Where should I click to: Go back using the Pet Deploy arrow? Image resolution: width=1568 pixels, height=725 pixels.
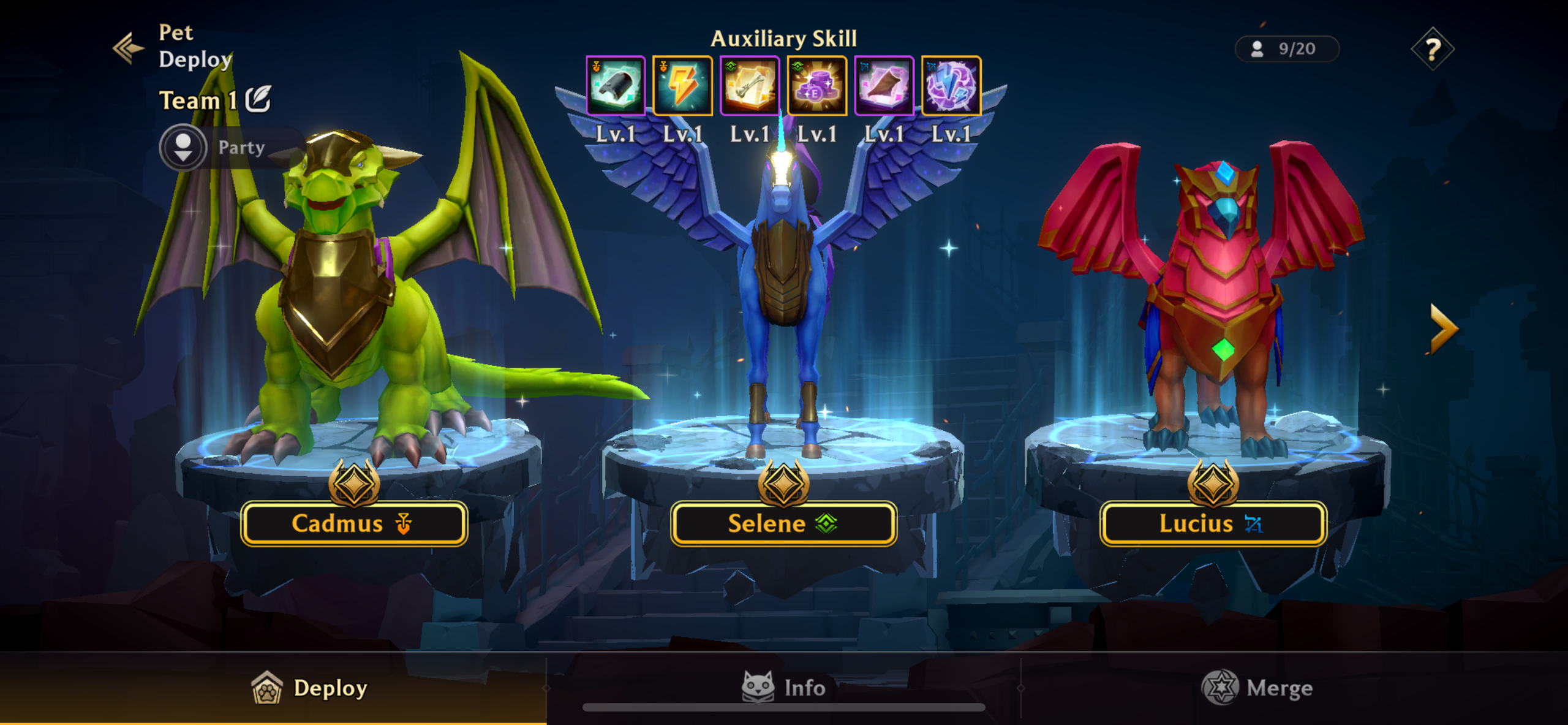(x=129, y=48)
